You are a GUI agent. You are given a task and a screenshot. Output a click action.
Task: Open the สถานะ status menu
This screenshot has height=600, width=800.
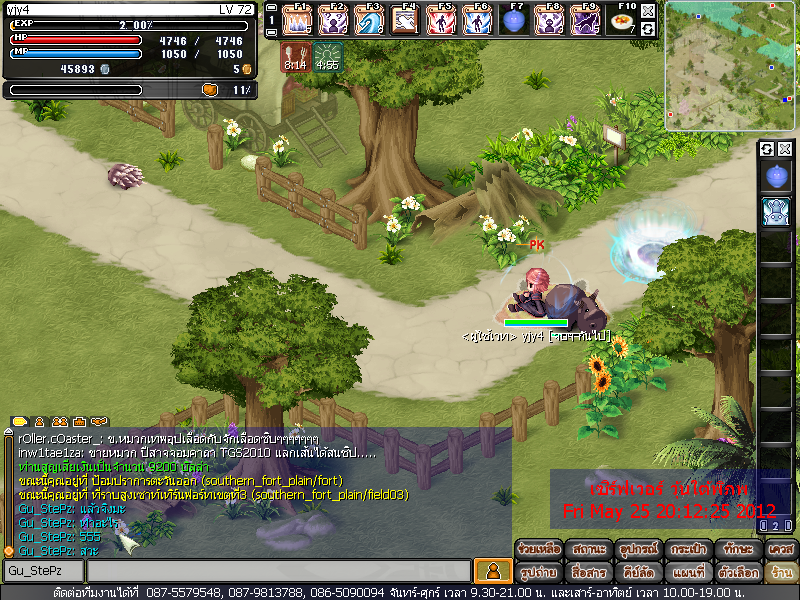point(581,549)
